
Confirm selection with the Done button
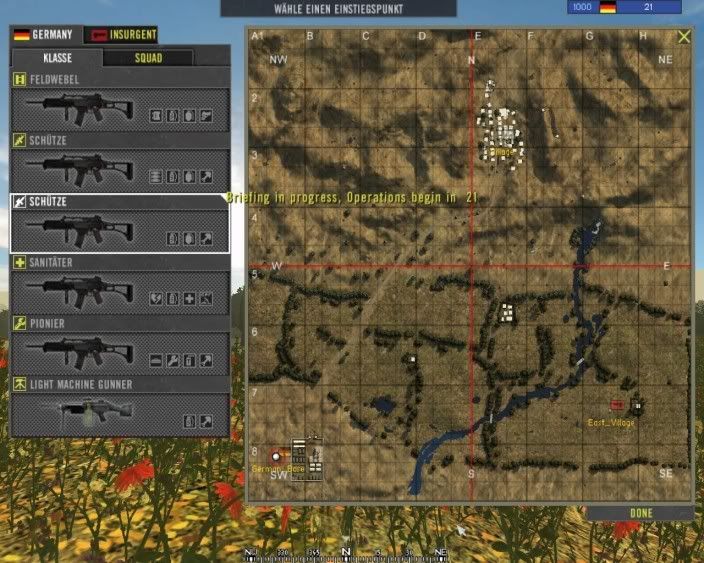pos(641,513)
